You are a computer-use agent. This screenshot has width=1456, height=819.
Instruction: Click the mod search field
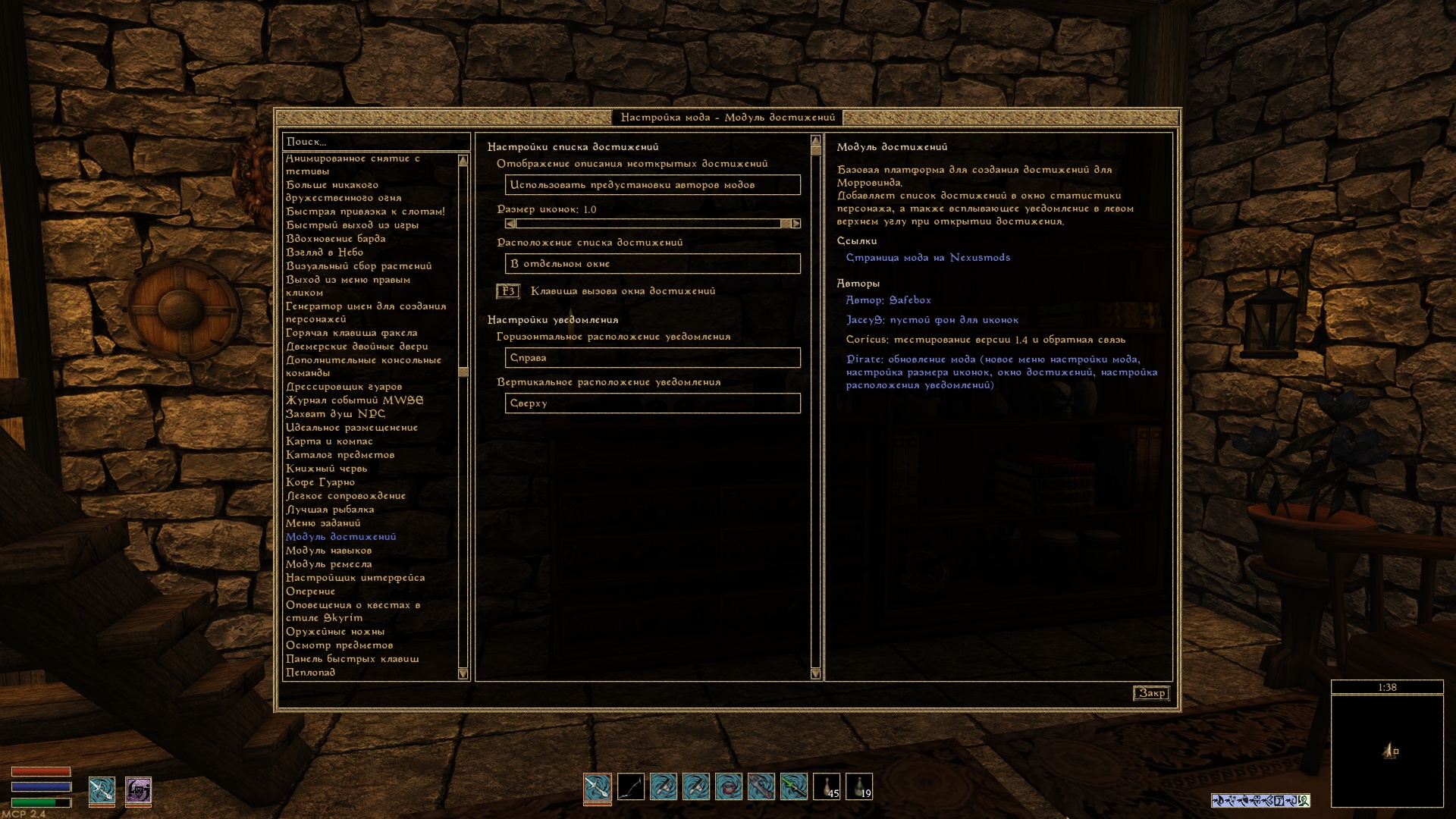(375, 142)
